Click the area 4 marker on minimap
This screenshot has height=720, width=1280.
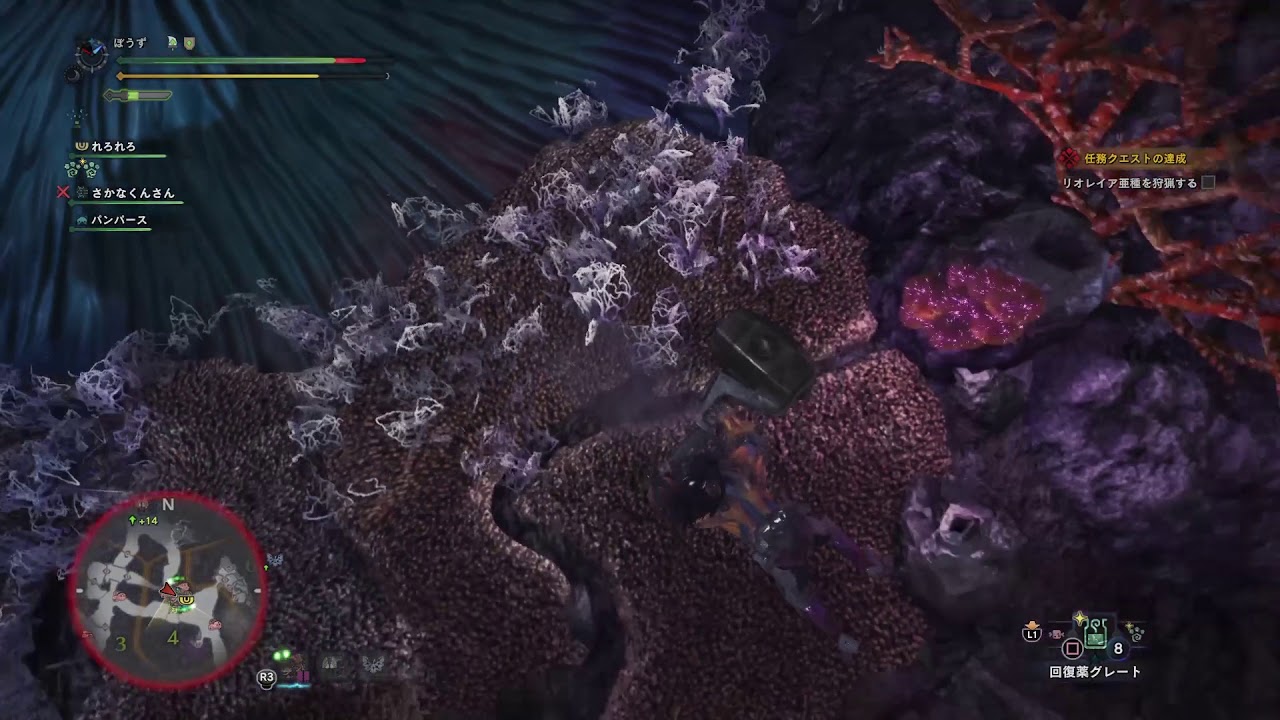173,636
